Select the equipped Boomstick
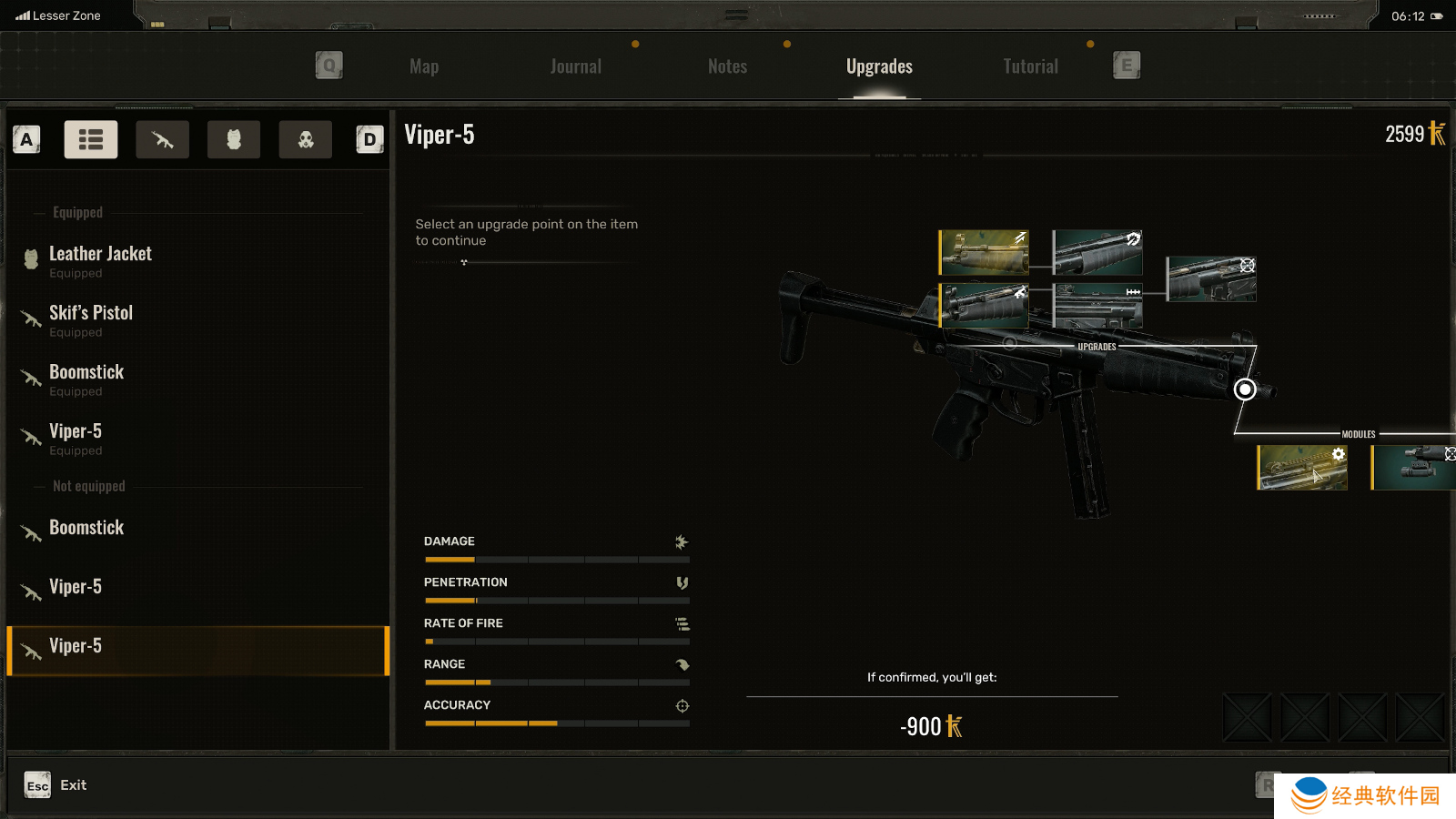 tap(86, 379)
